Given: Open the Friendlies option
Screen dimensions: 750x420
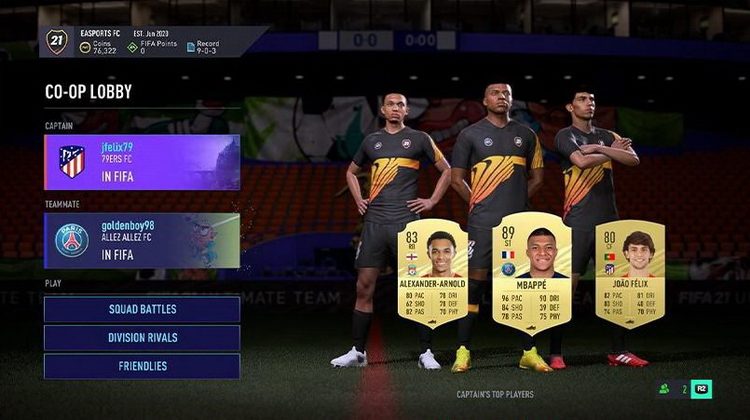Looking at the screenshot, I should (x=142, y=366).
